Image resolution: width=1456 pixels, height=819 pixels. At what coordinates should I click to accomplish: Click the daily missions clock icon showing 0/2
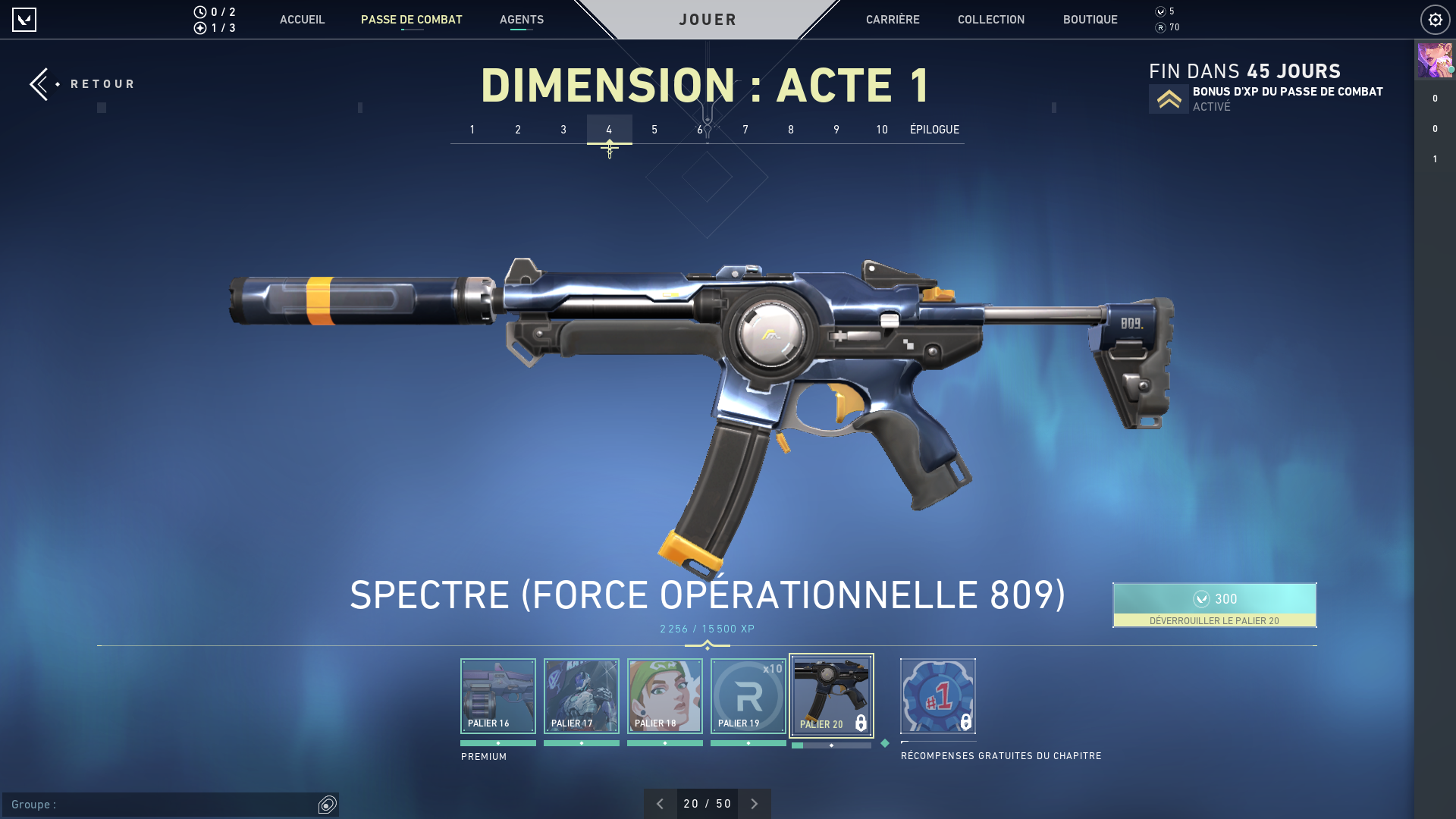pos(199,11)
